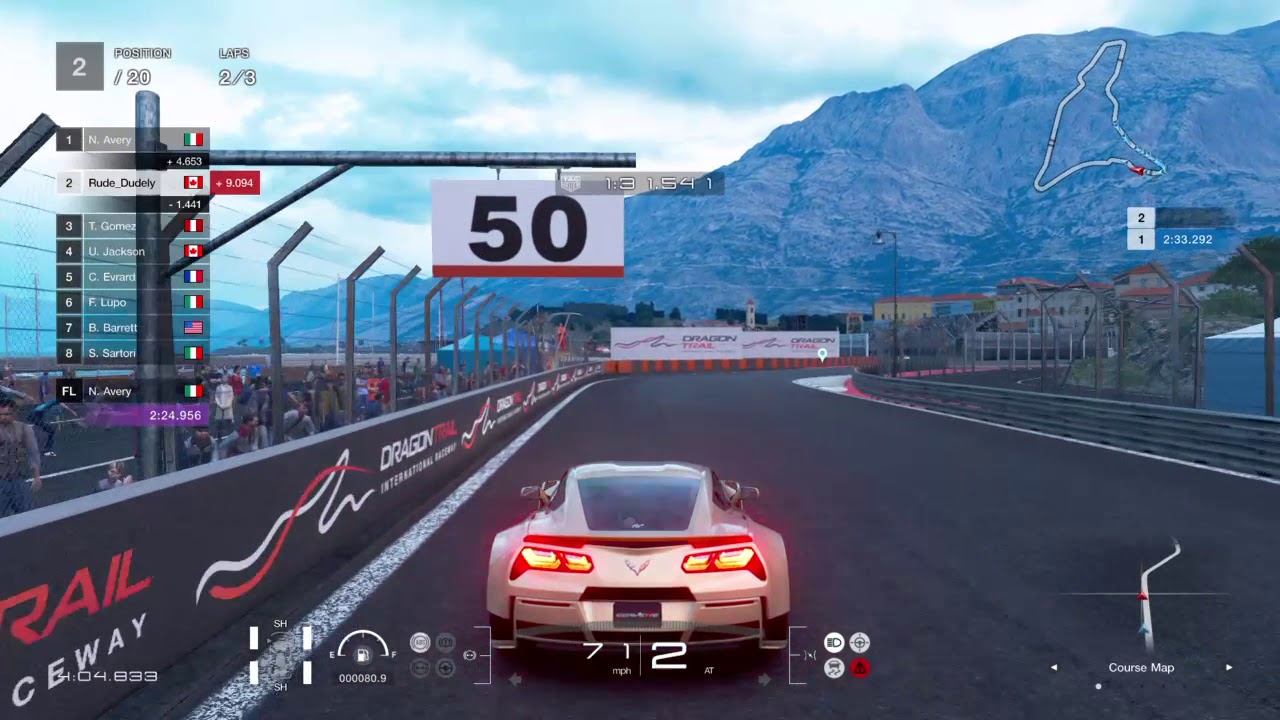Select the traction control car-skid icon
This screenshot has height=720, width=1280.
834,666
